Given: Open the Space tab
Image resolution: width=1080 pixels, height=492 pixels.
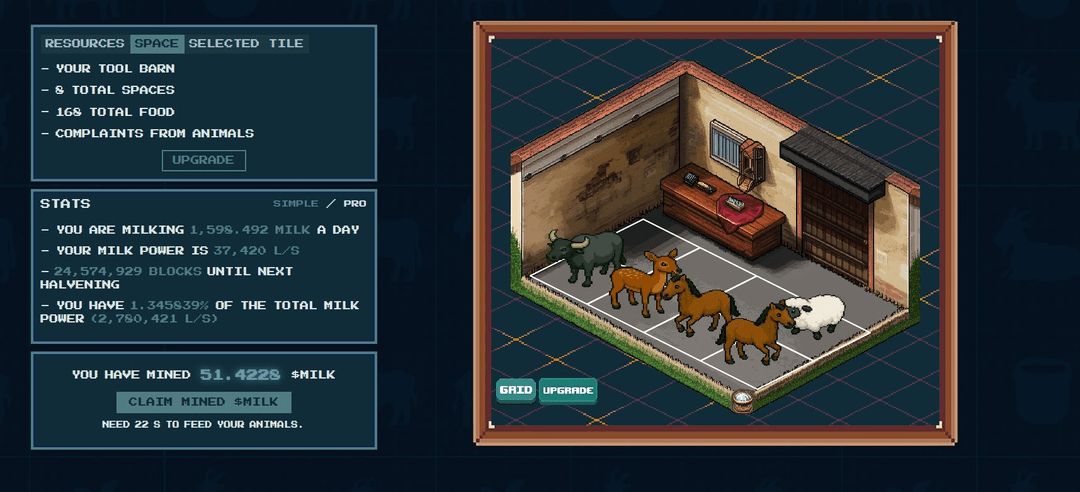Looking at the screenshot, I should tap(157, 44).
